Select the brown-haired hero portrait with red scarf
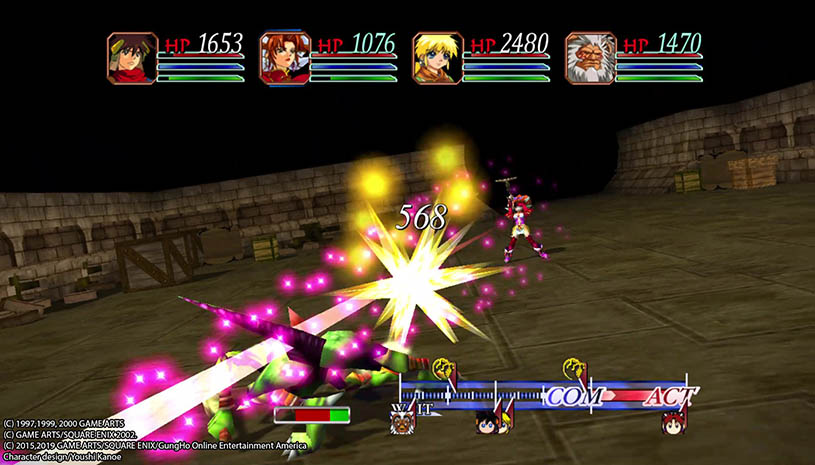Viewport: 815px width, 465px height. (x=133, y=58)
